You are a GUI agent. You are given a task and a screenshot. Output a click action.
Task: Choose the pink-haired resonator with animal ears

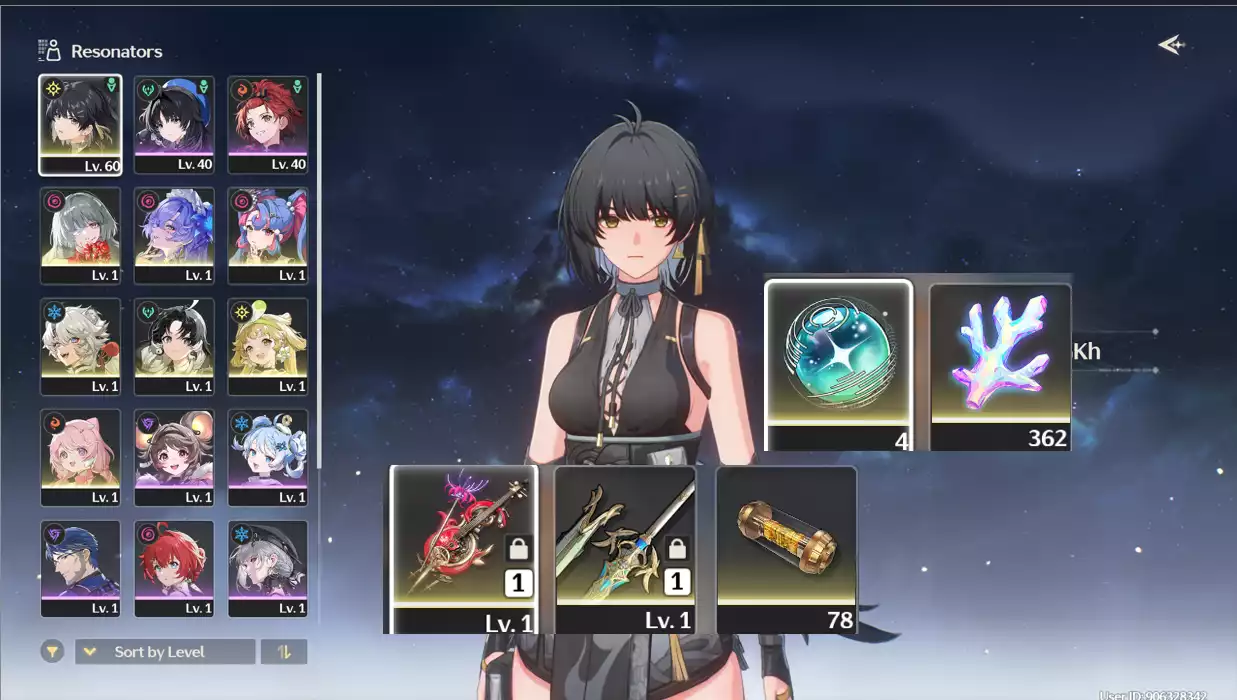(80, 457)
